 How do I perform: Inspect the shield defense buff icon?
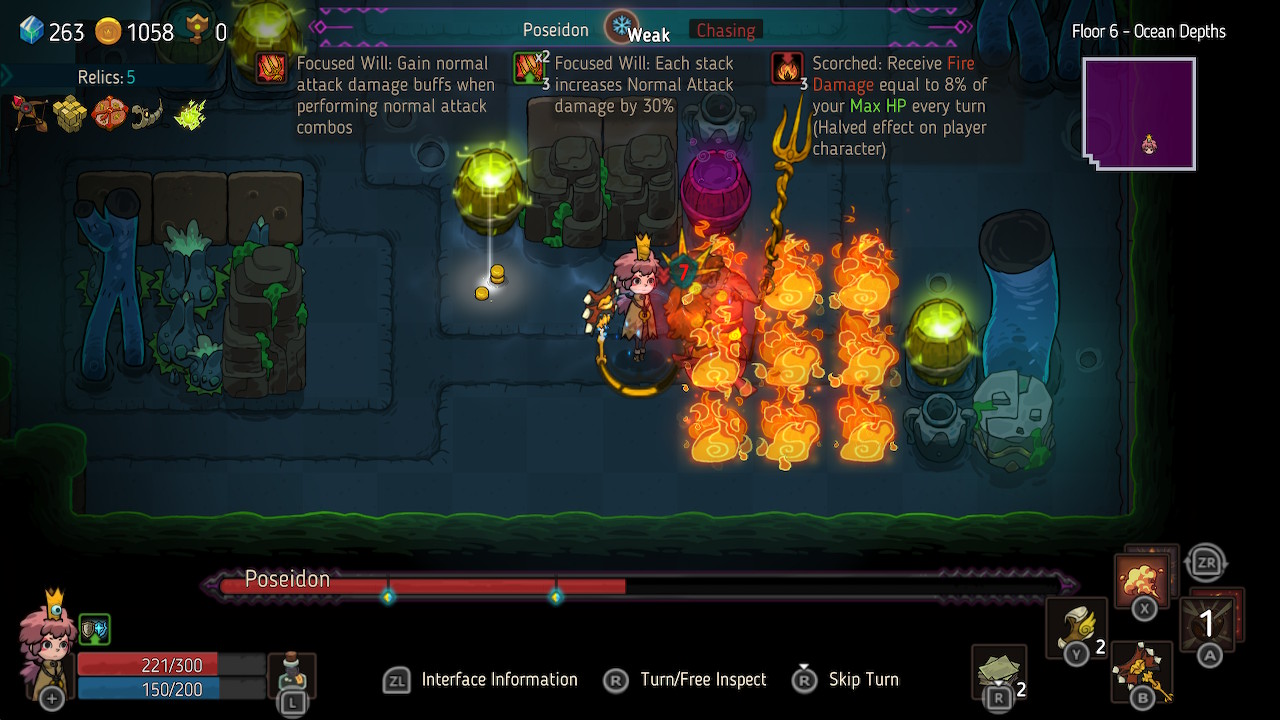(95, 629)
